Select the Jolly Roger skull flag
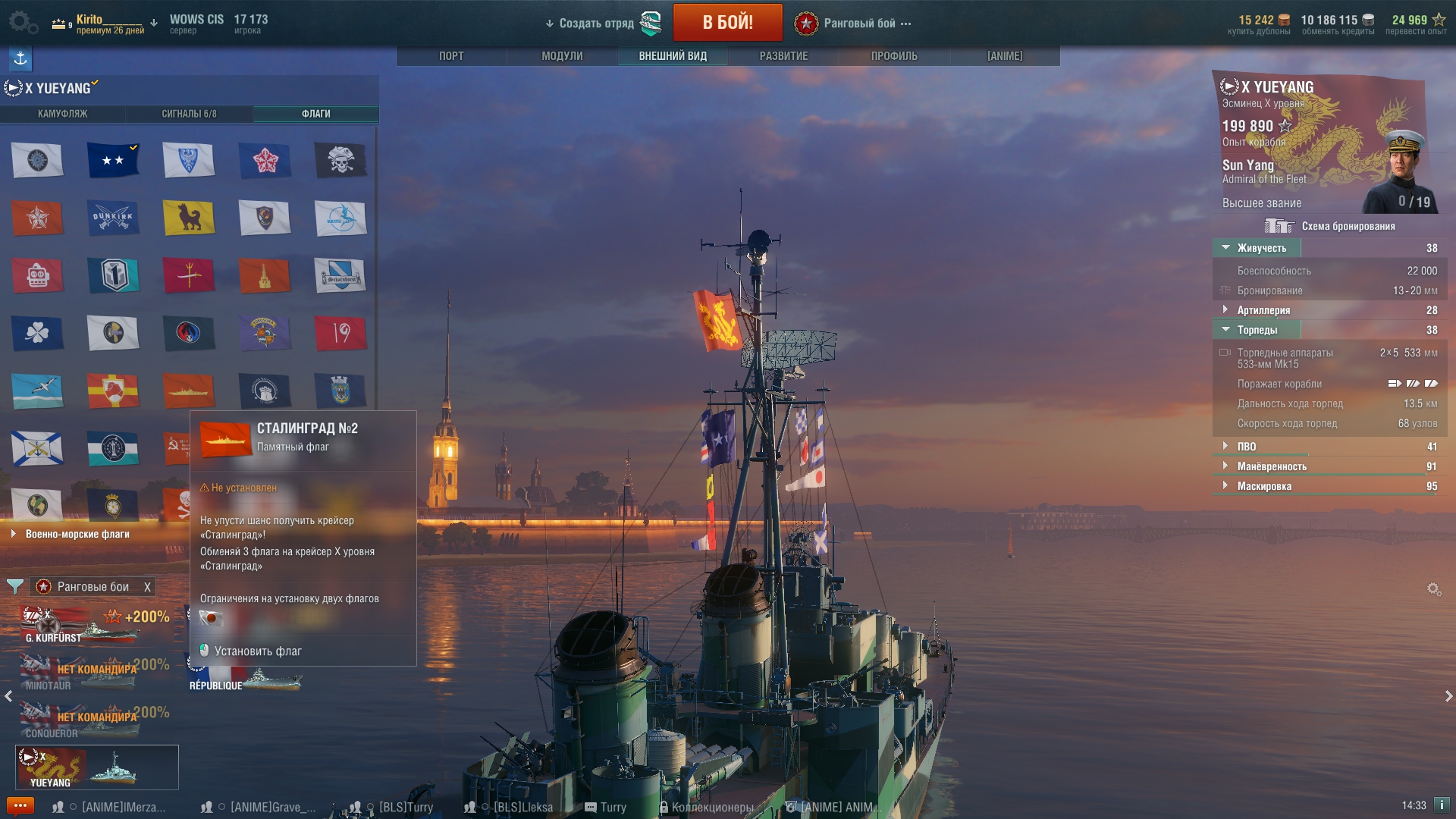 tap(340, 160)
